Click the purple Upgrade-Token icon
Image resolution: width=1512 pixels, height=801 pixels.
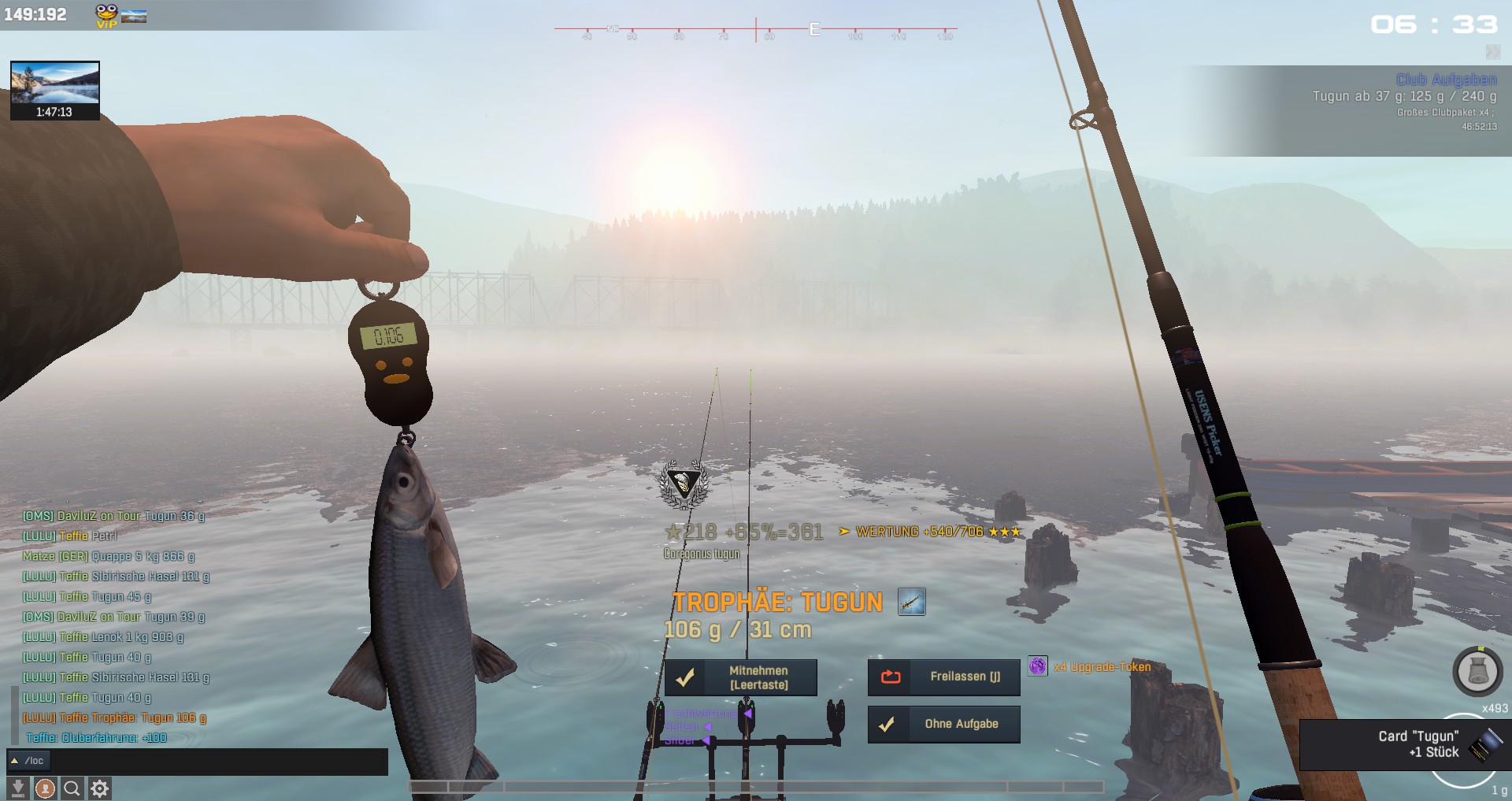1038,666
